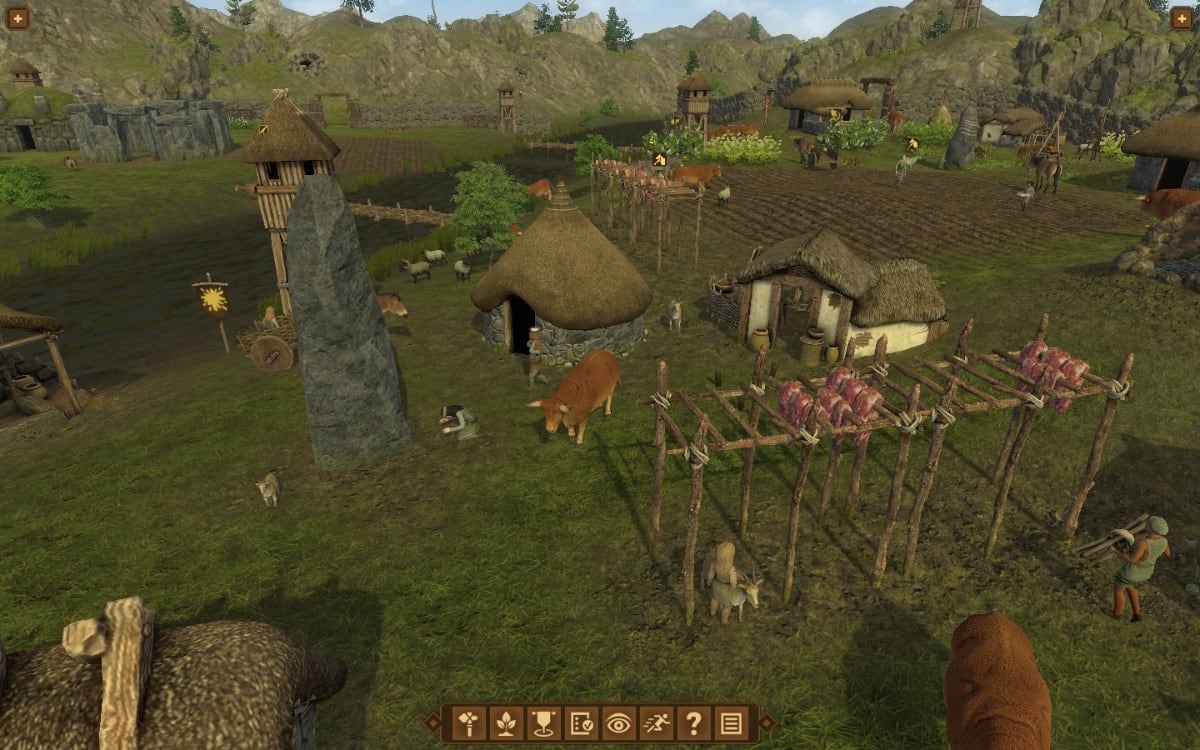
Task: Show the list menu icon
Action: point(731,722)
